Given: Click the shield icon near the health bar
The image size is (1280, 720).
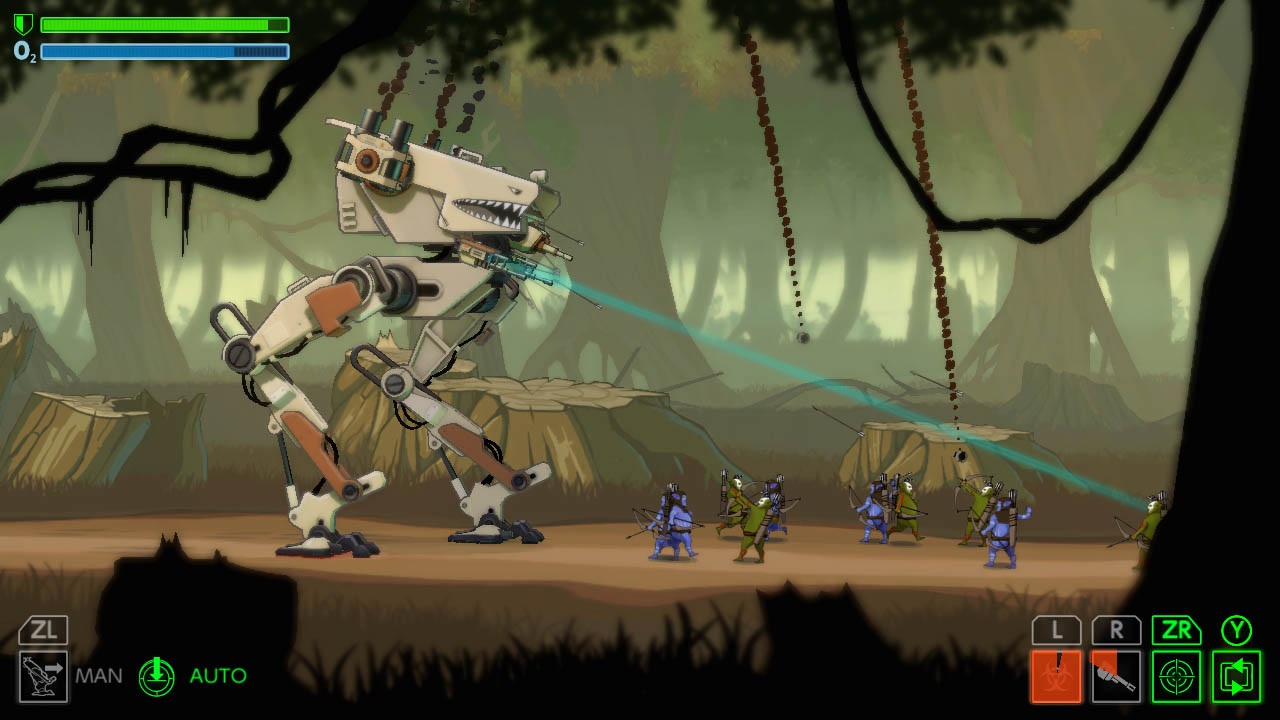Looking at the screenshot, I should tap(21, 21).
